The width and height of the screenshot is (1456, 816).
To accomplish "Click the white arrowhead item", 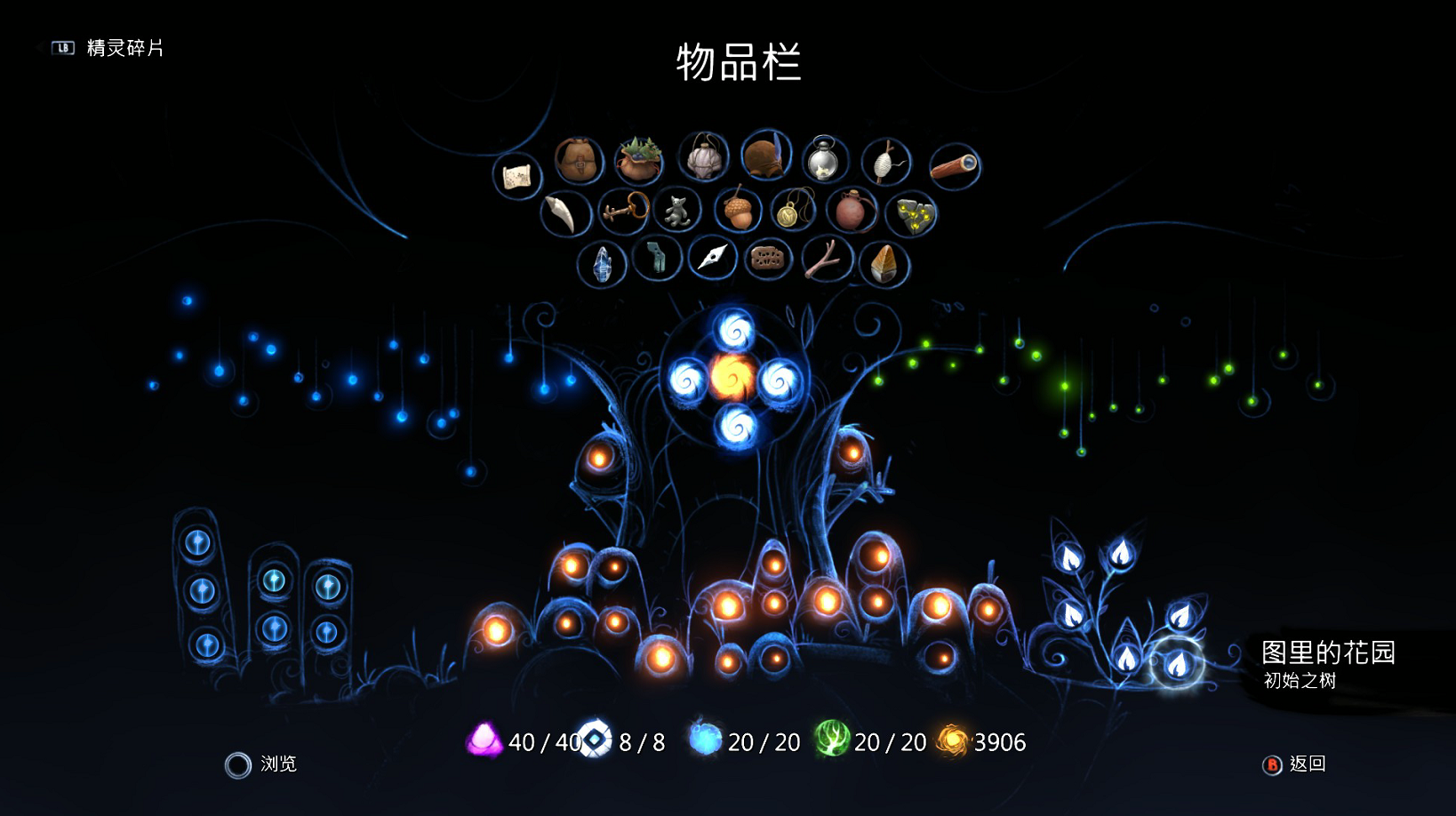I will (x=712, y=259).
